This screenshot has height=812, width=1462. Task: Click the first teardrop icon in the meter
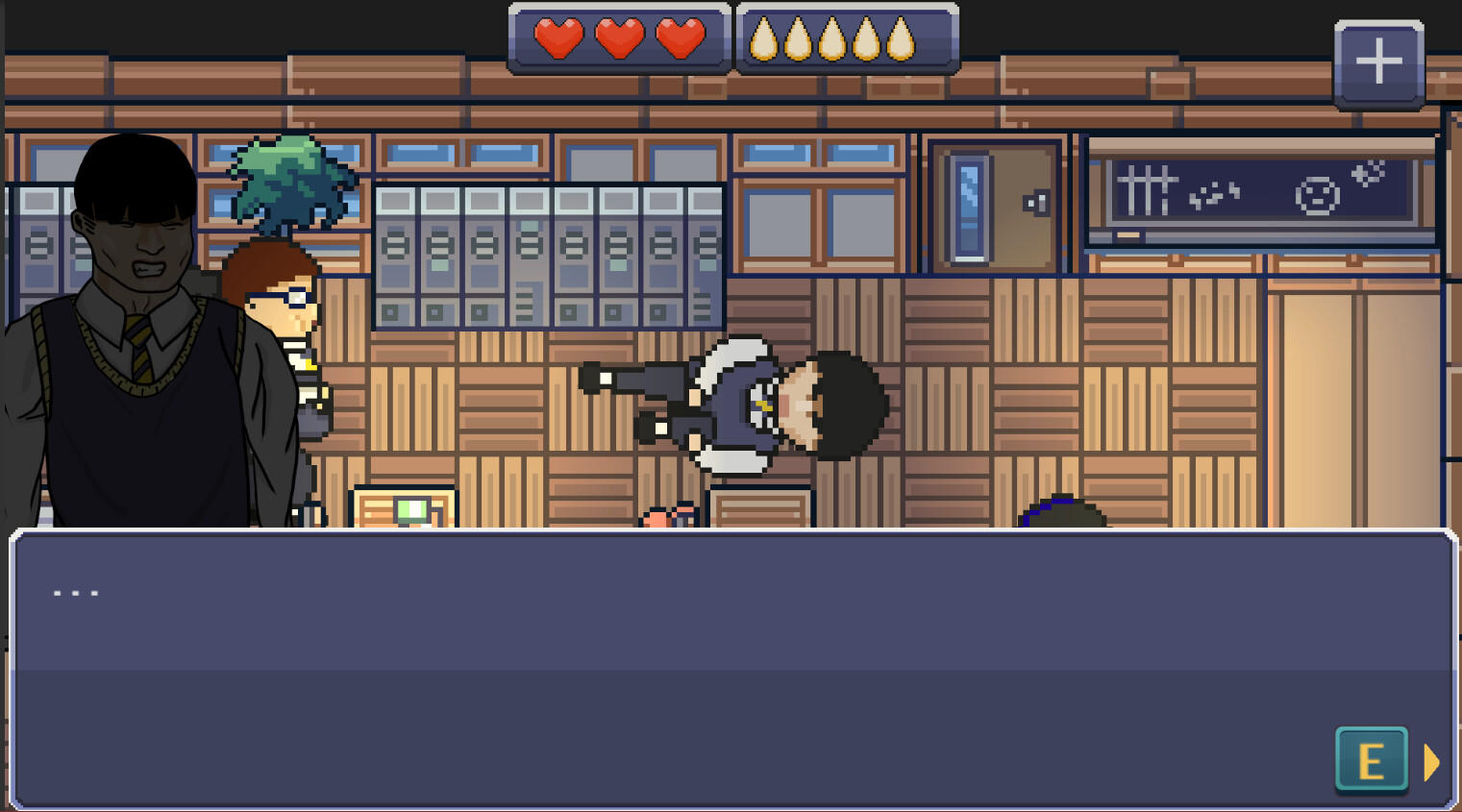tap(766, 38)
